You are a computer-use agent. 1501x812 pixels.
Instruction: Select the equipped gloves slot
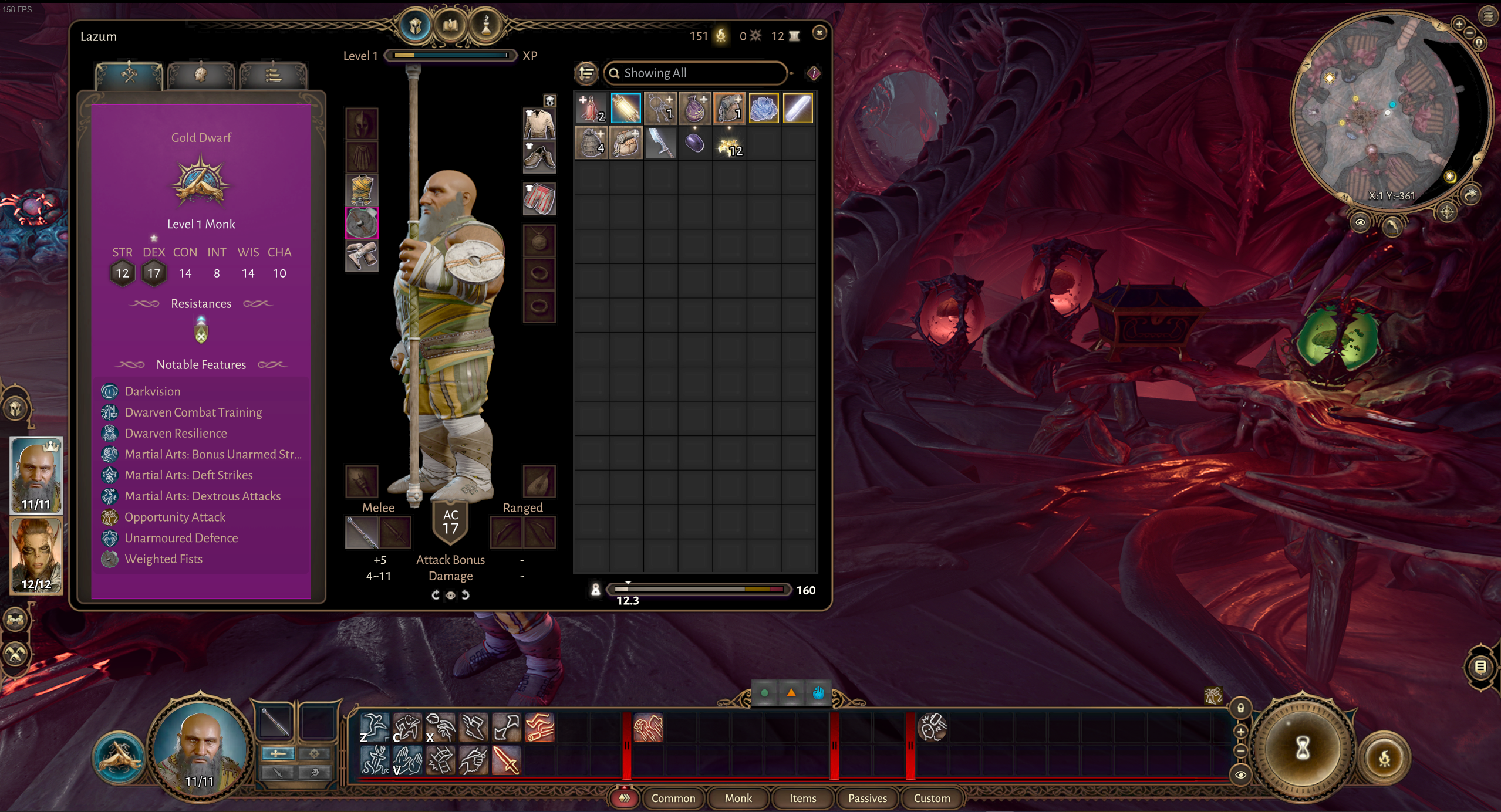[x=362, y=256]
